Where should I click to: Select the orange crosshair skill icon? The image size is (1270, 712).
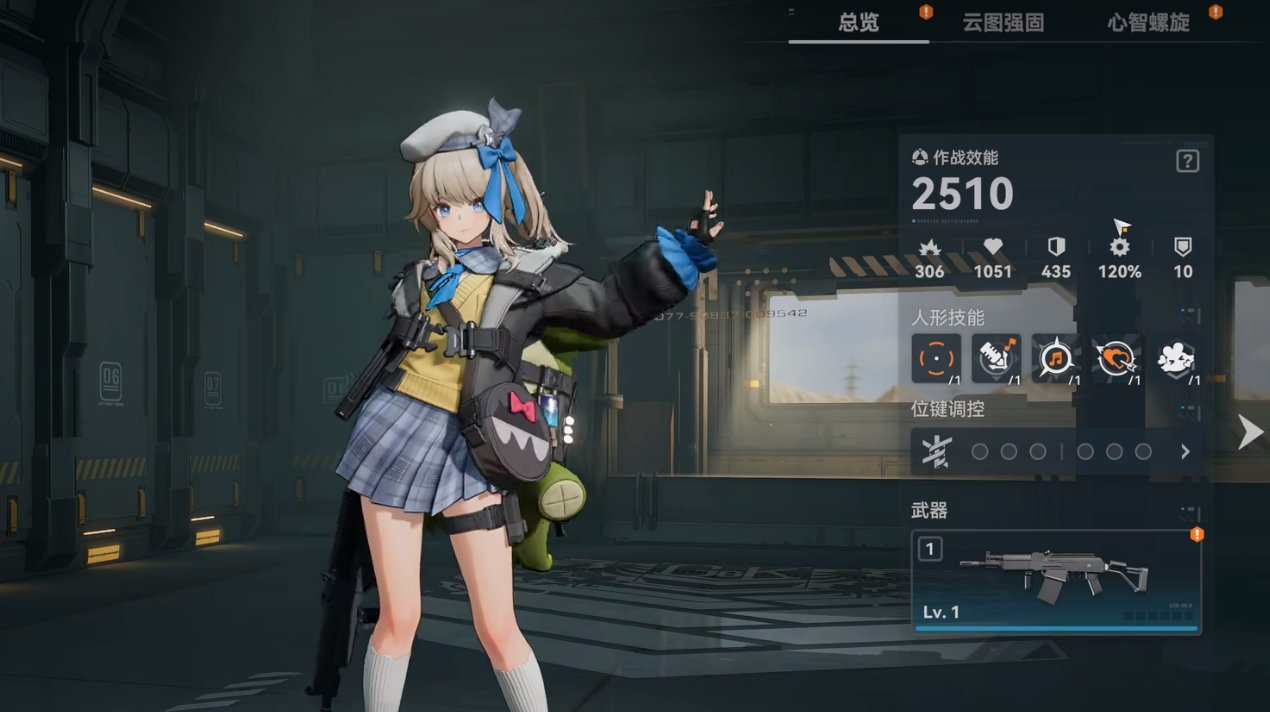click(x=936, y=358)
